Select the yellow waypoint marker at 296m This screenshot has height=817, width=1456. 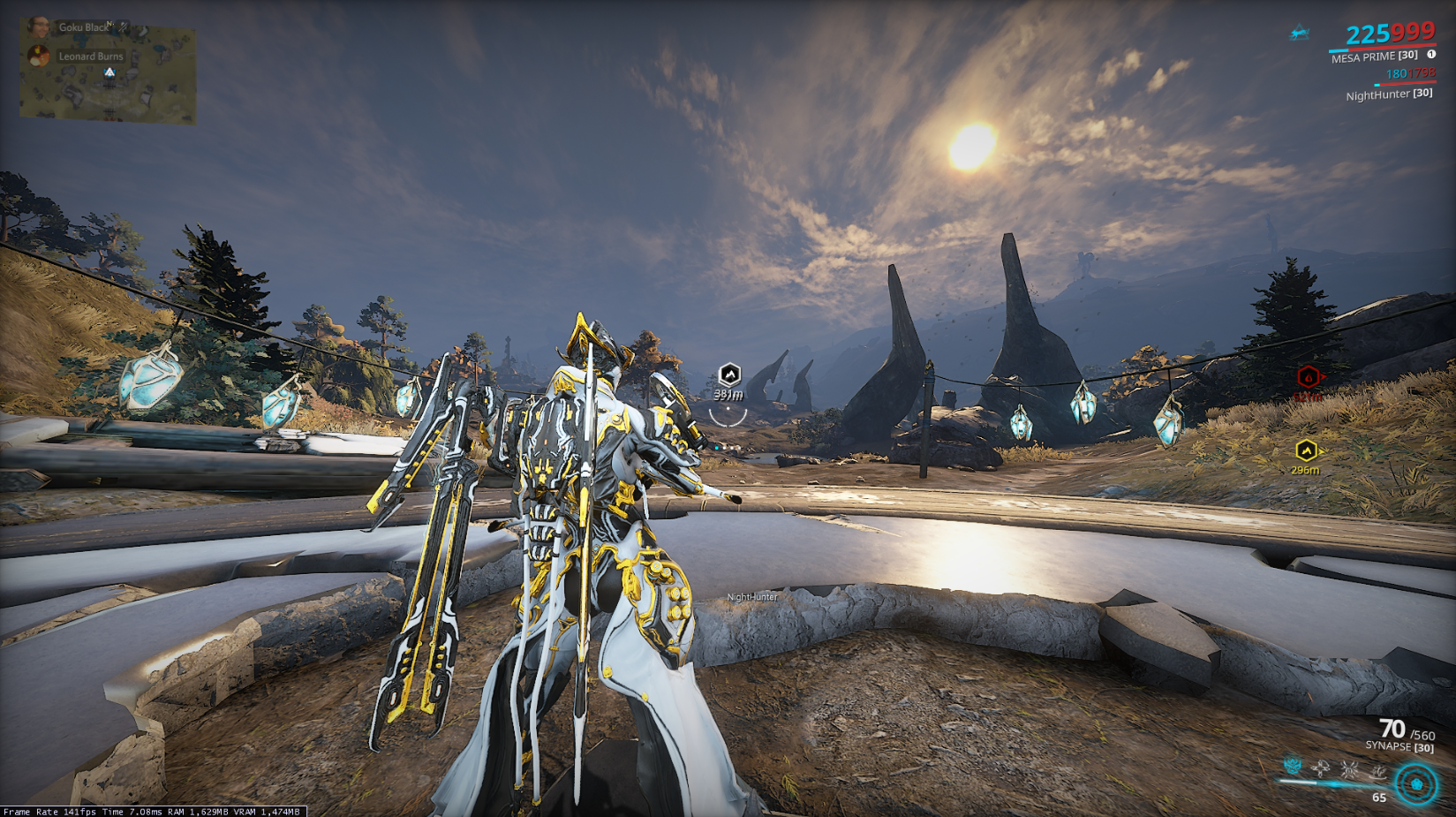1306,450
